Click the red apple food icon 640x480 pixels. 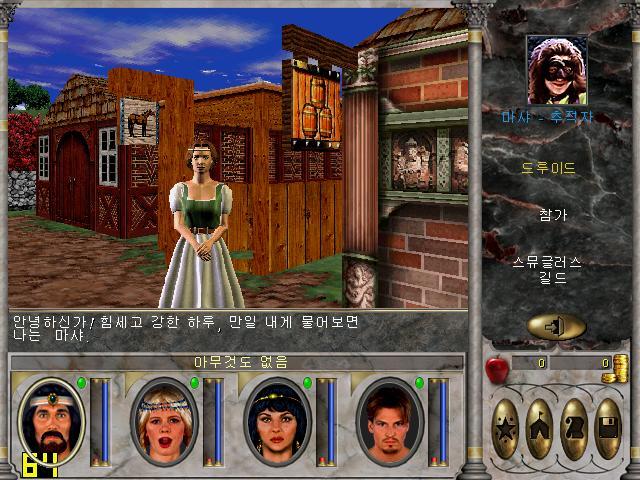coord(497,369)
